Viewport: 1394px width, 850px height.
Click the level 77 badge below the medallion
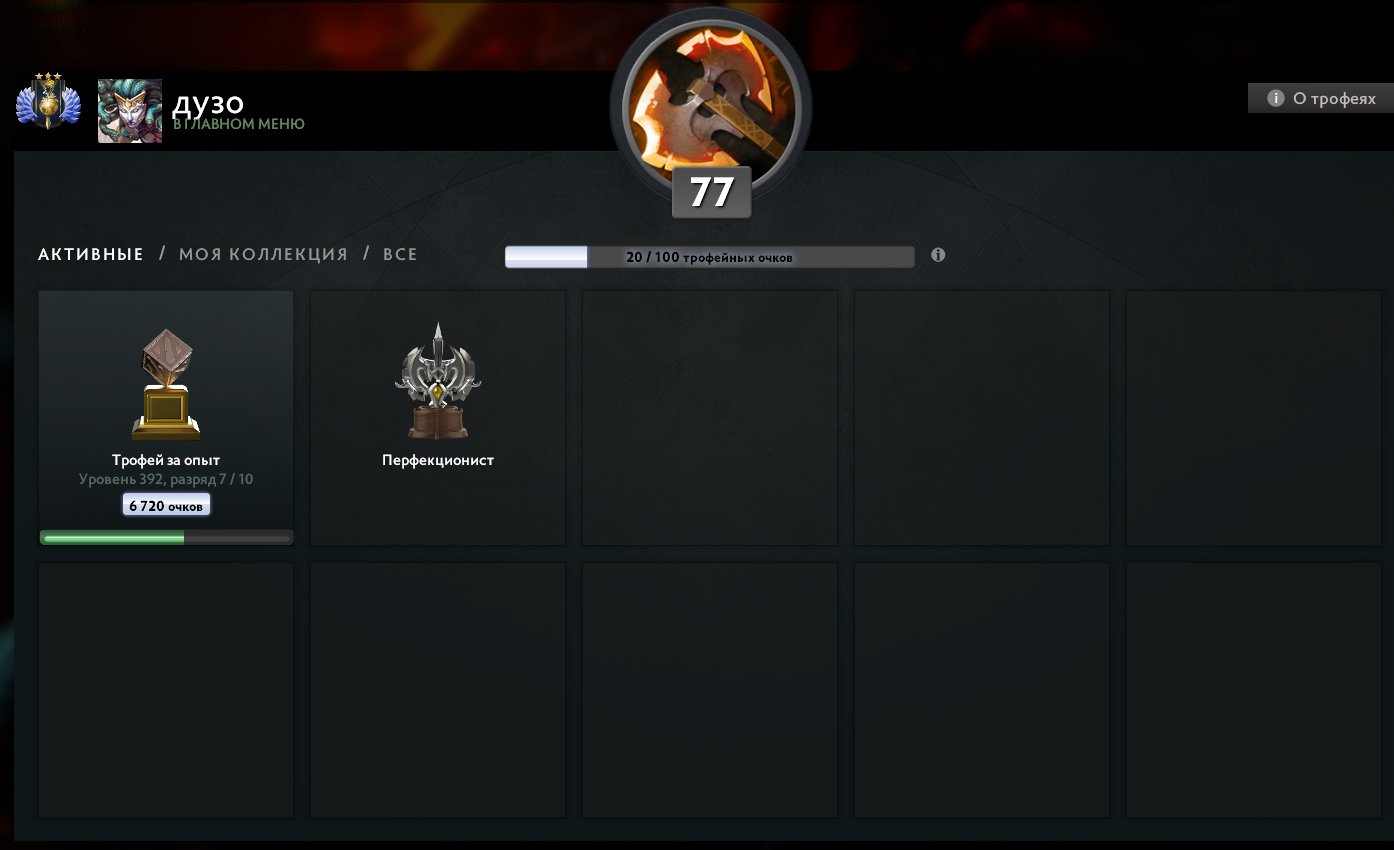tap(710, 190)
